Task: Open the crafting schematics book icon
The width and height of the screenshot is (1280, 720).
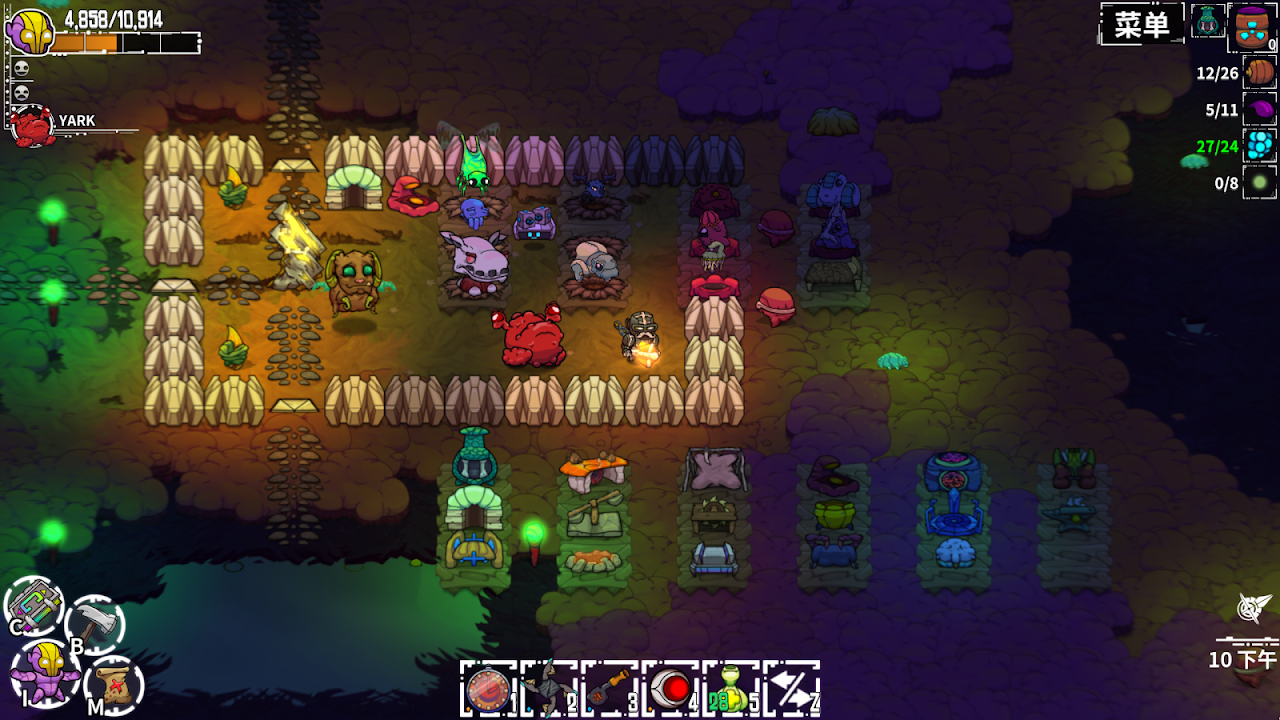Action: [34, 606]
